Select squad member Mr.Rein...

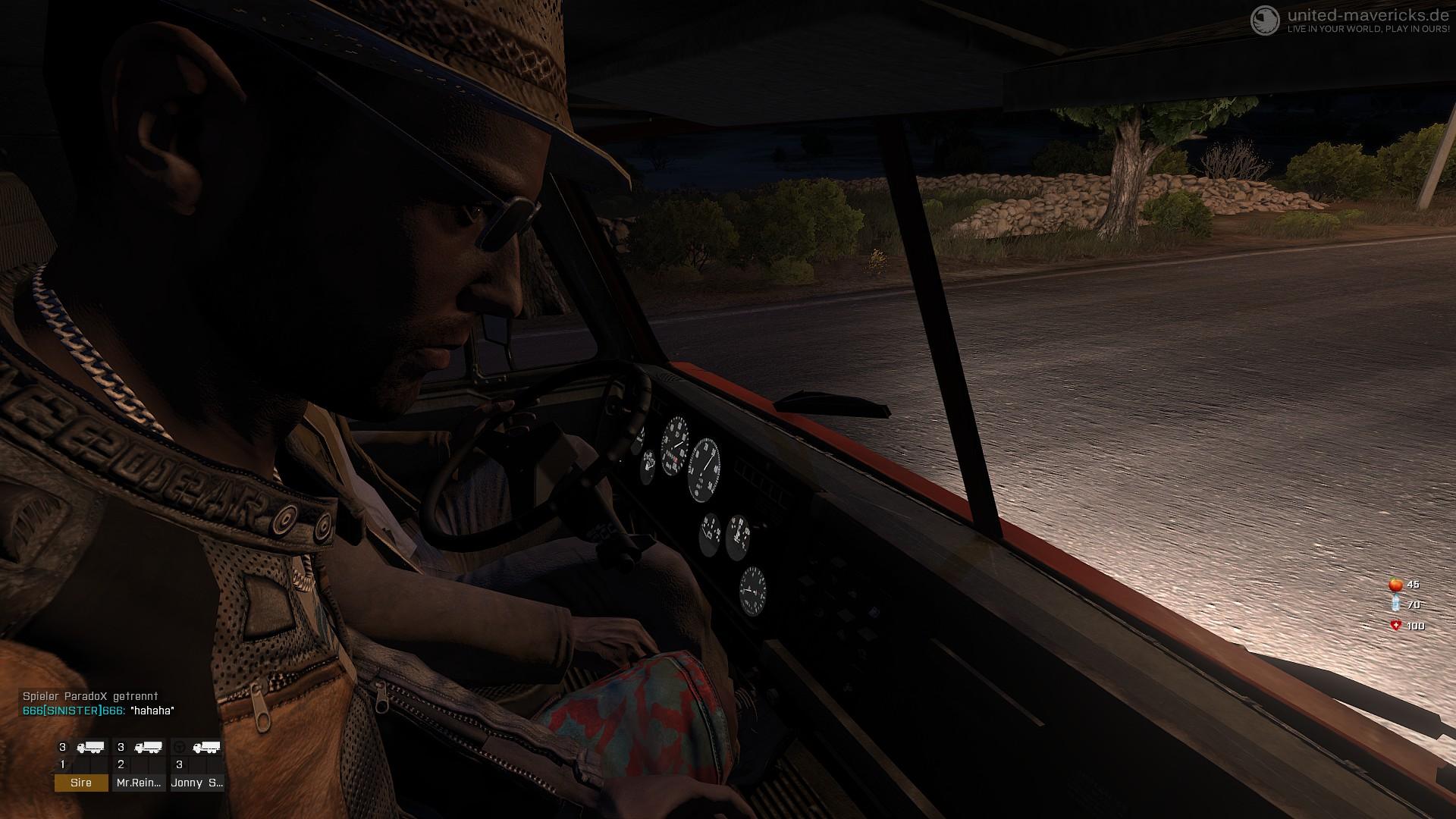(x=140, y=783)
